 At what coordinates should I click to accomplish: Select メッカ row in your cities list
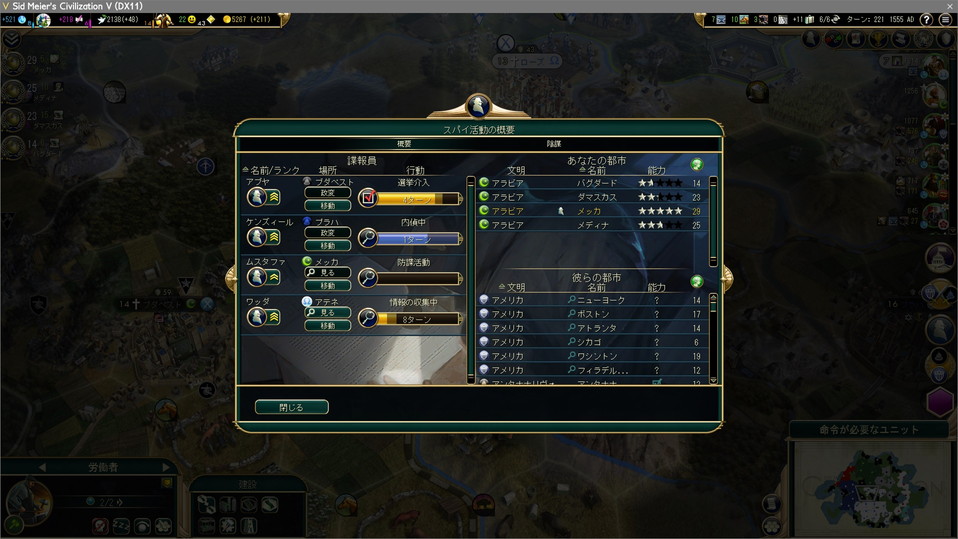coord(590,211)
